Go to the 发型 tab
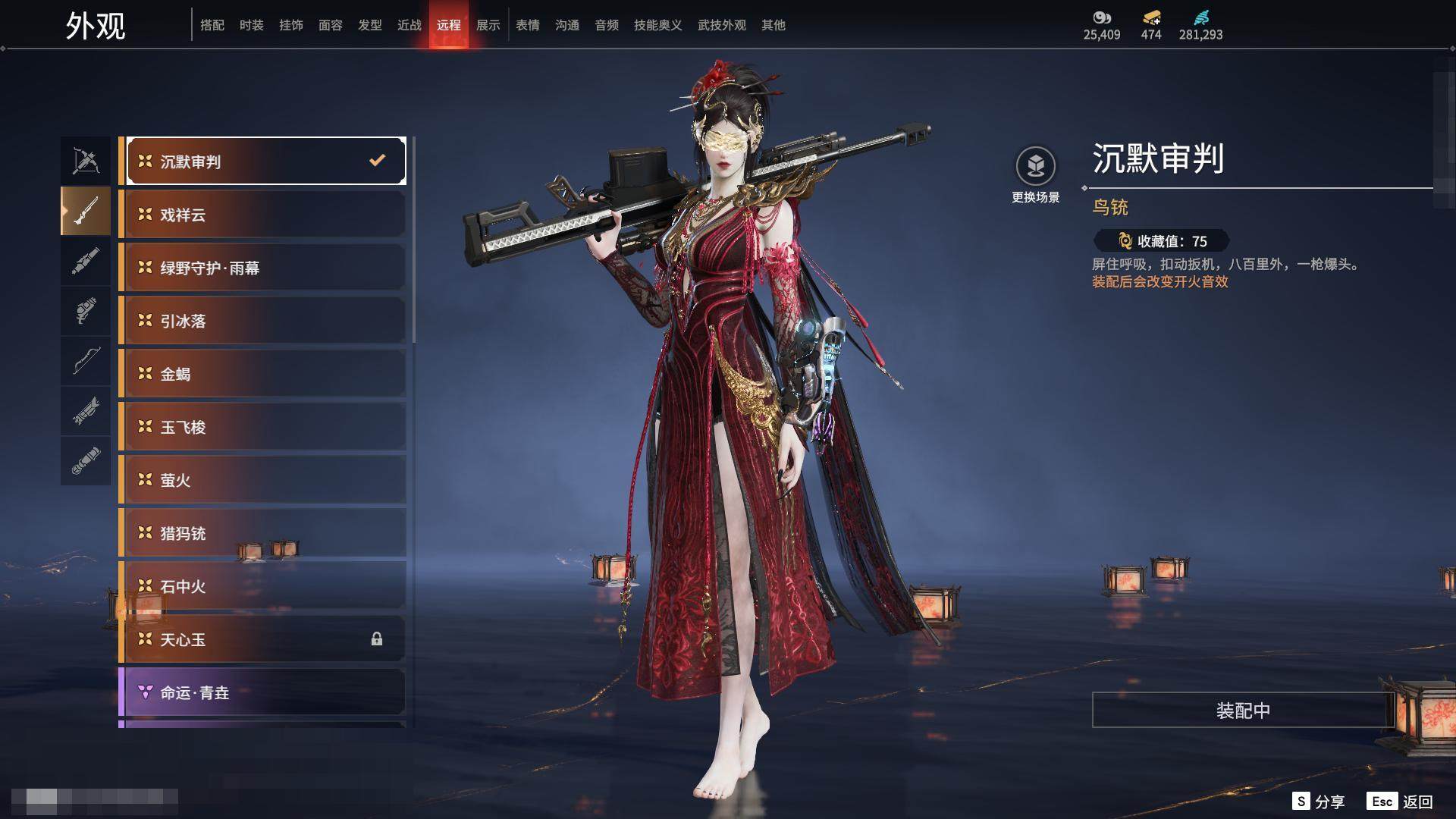 [369, 25]
